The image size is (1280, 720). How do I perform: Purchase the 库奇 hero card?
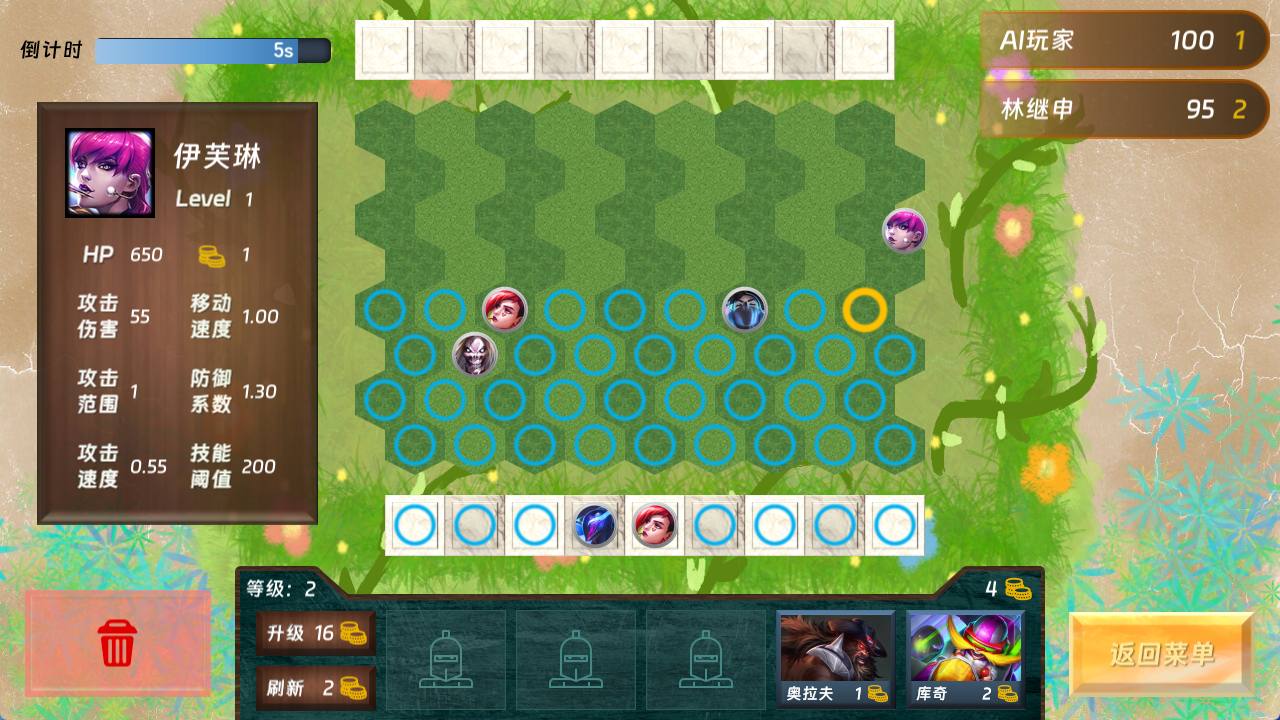tap(965, 657)
